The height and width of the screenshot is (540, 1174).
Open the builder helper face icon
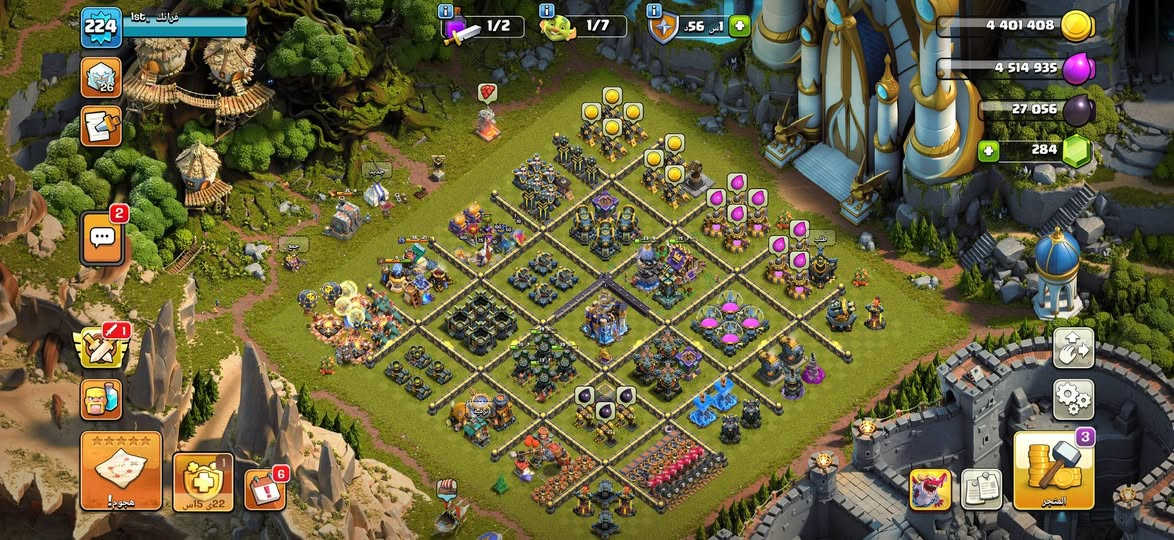click(x=101, y=399)
